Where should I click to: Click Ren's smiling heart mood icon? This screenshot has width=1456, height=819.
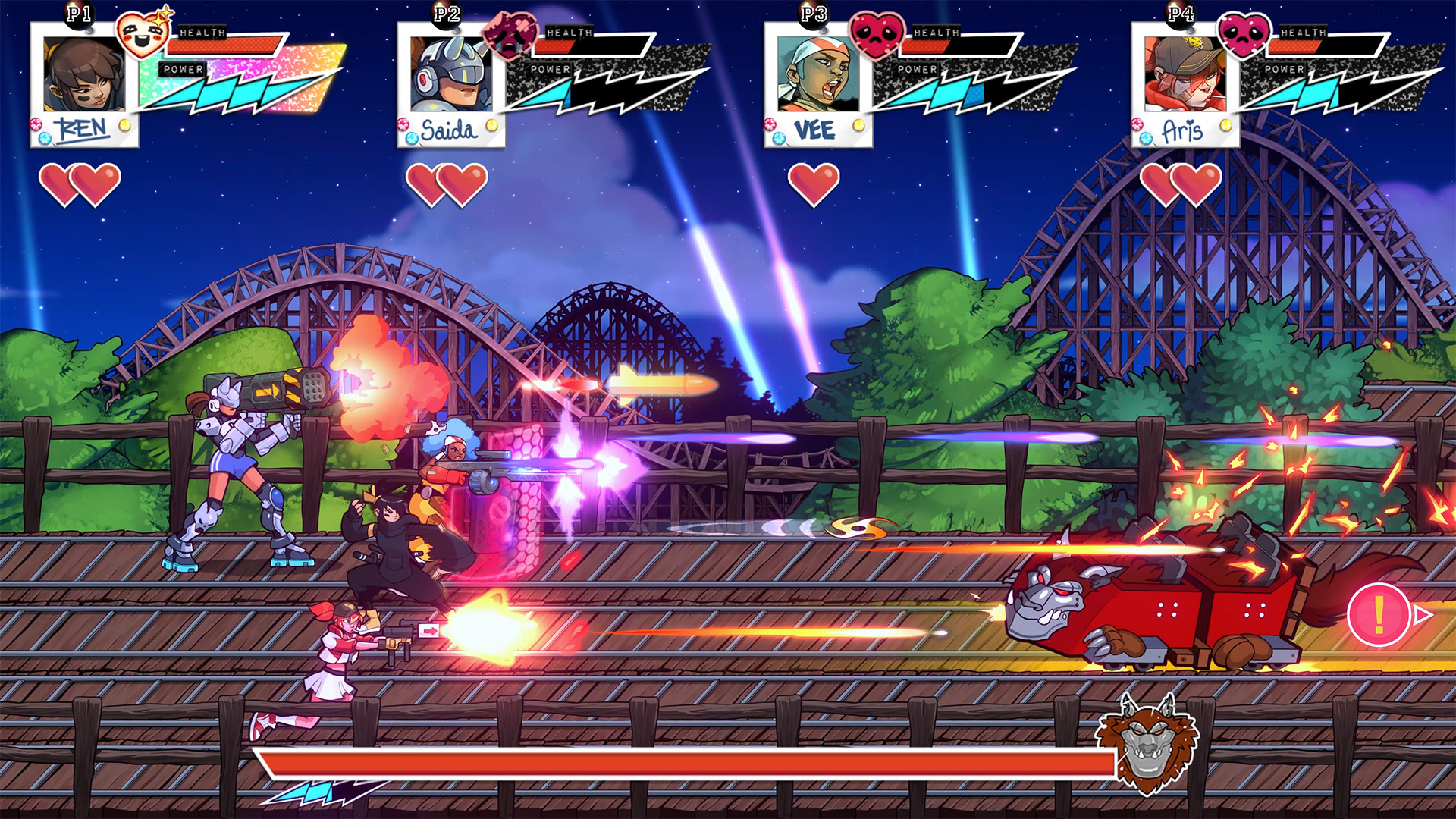pos(143,35)
